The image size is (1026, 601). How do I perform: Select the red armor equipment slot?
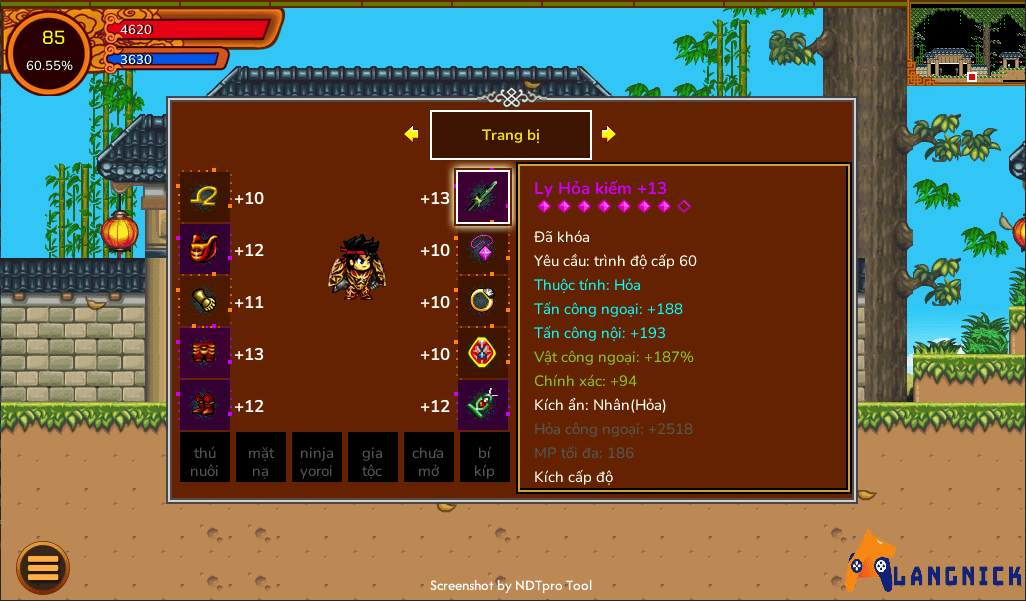click(205, 249)
